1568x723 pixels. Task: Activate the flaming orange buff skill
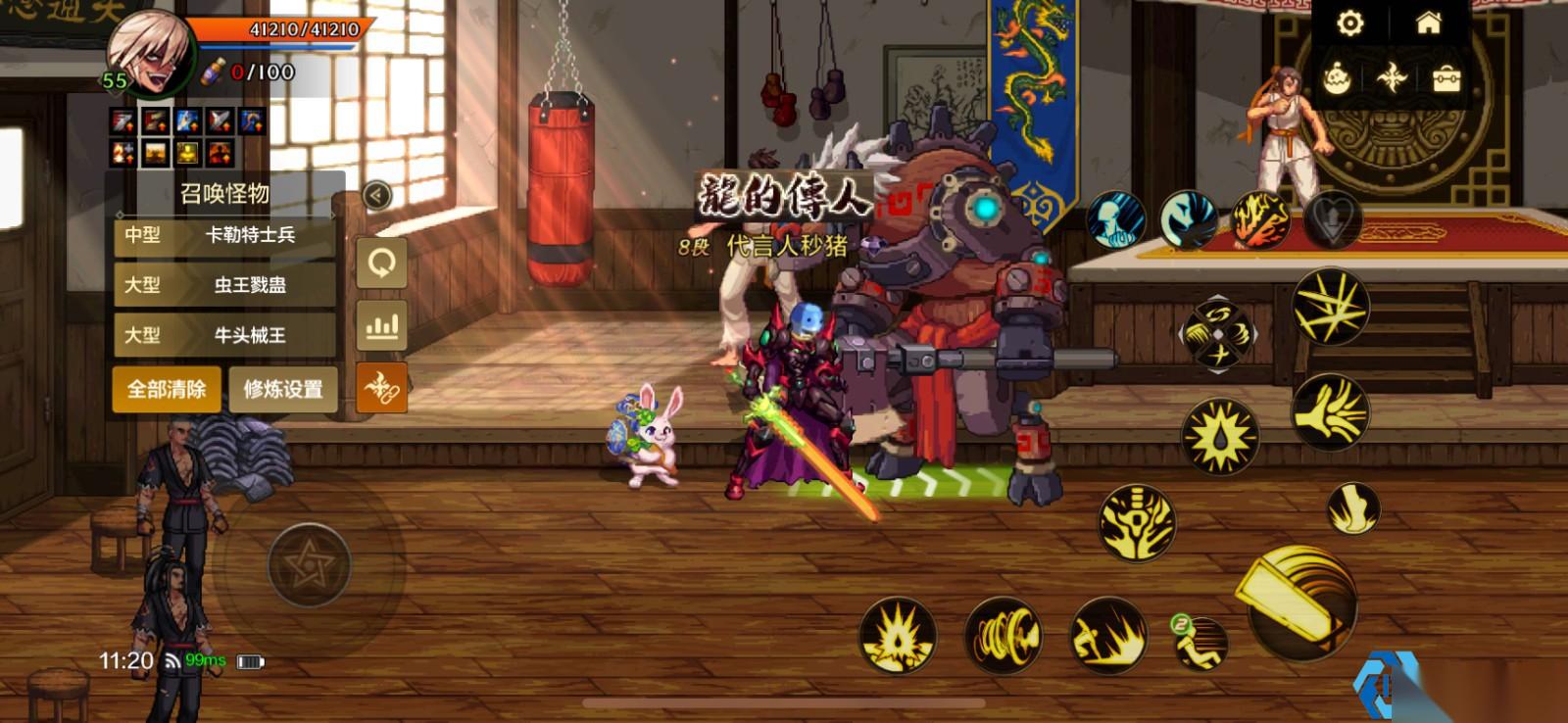coord(1259,219)
